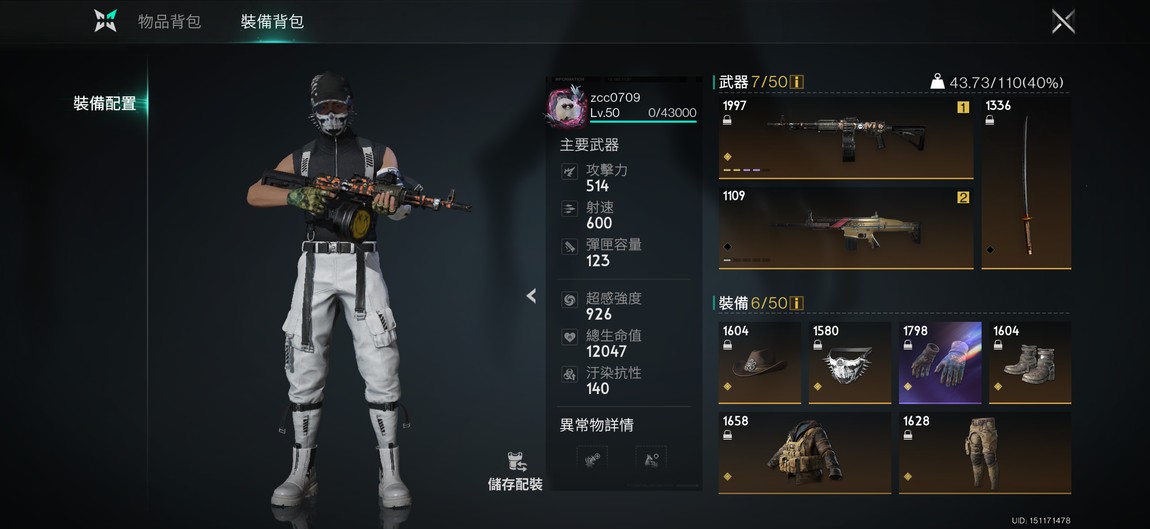1150x529 pixels.
Task: Choose the 1798 purple gloves slot
Action: [x=939, y=362]
